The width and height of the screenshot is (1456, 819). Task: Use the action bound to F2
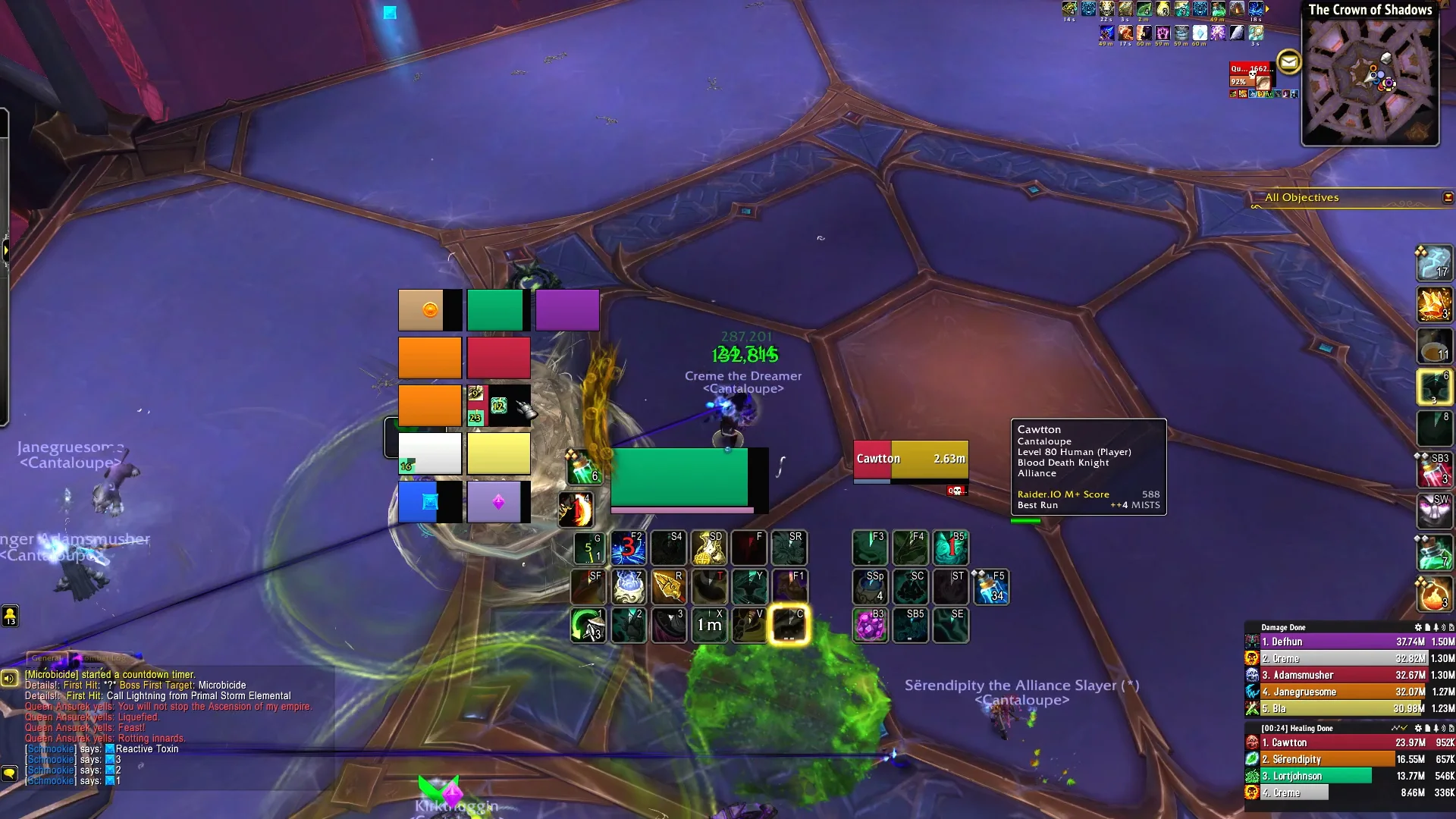(x=628, y=548)
